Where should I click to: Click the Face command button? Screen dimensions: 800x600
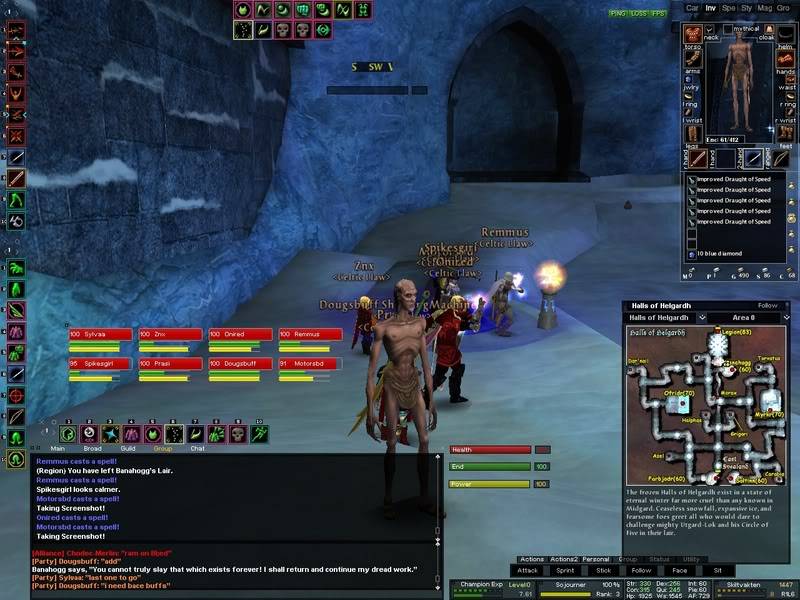click(x=679, y=570)
